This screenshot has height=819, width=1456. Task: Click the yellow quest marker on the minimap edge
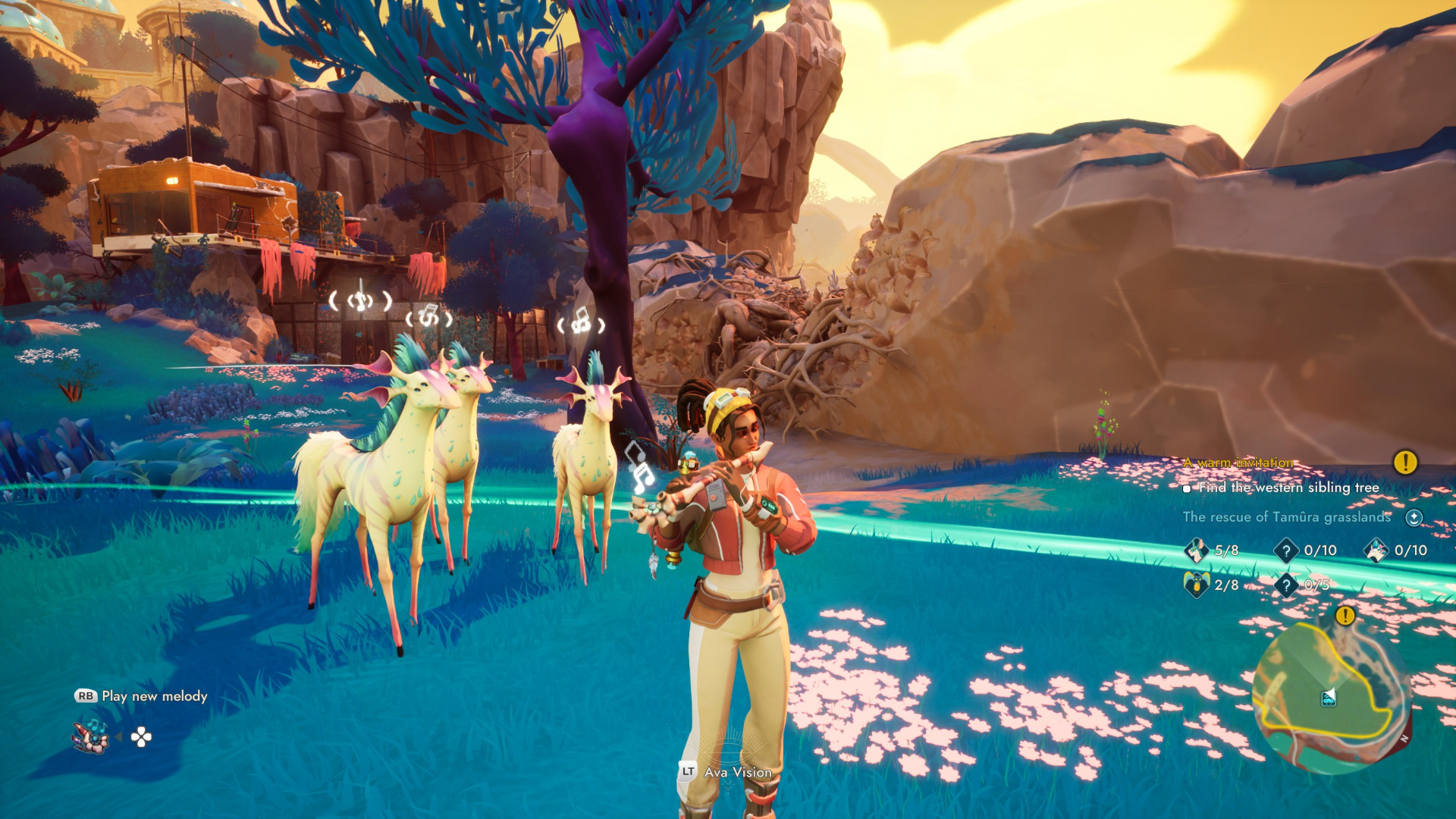(1345, 616)
